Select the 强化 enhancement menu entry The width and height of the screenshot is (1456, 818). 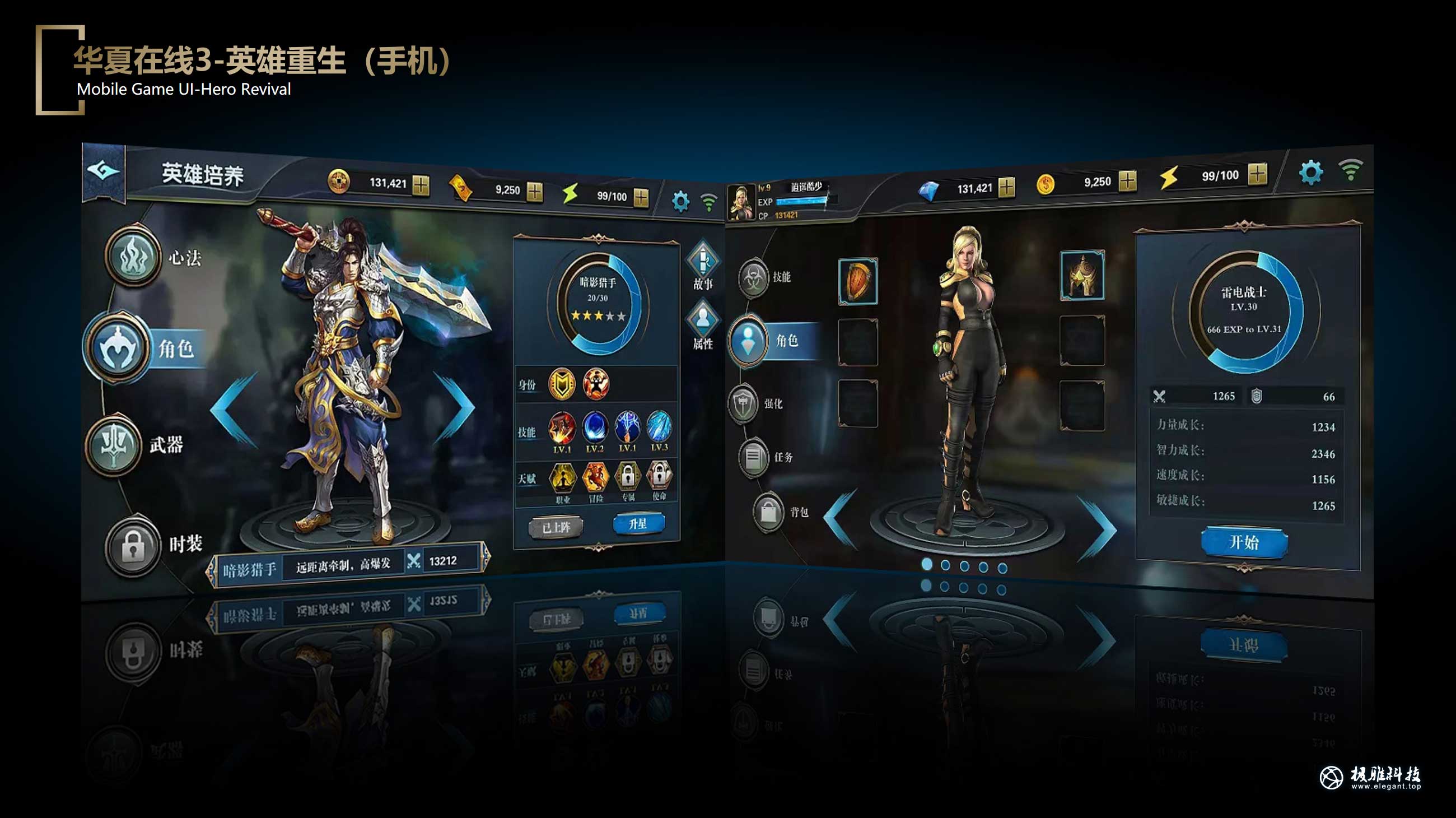745,404
